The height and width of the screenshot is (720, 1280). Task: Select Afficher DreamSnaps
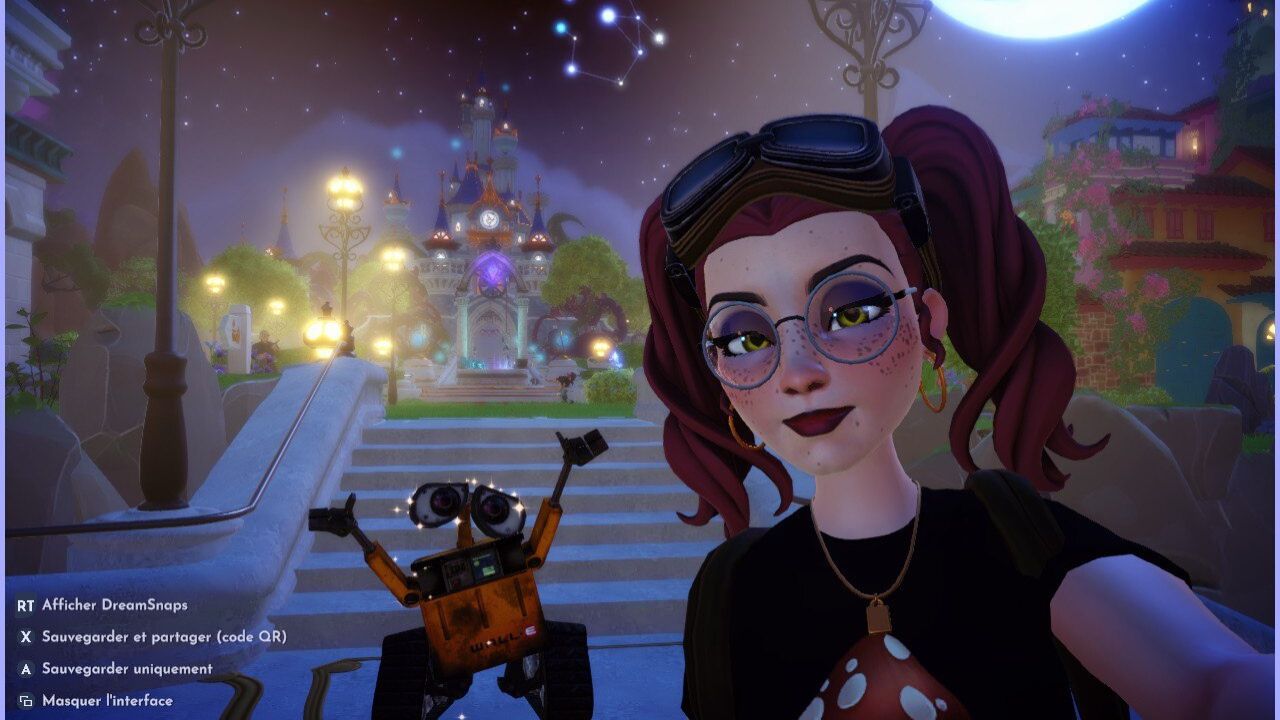[x=115, y=604]
